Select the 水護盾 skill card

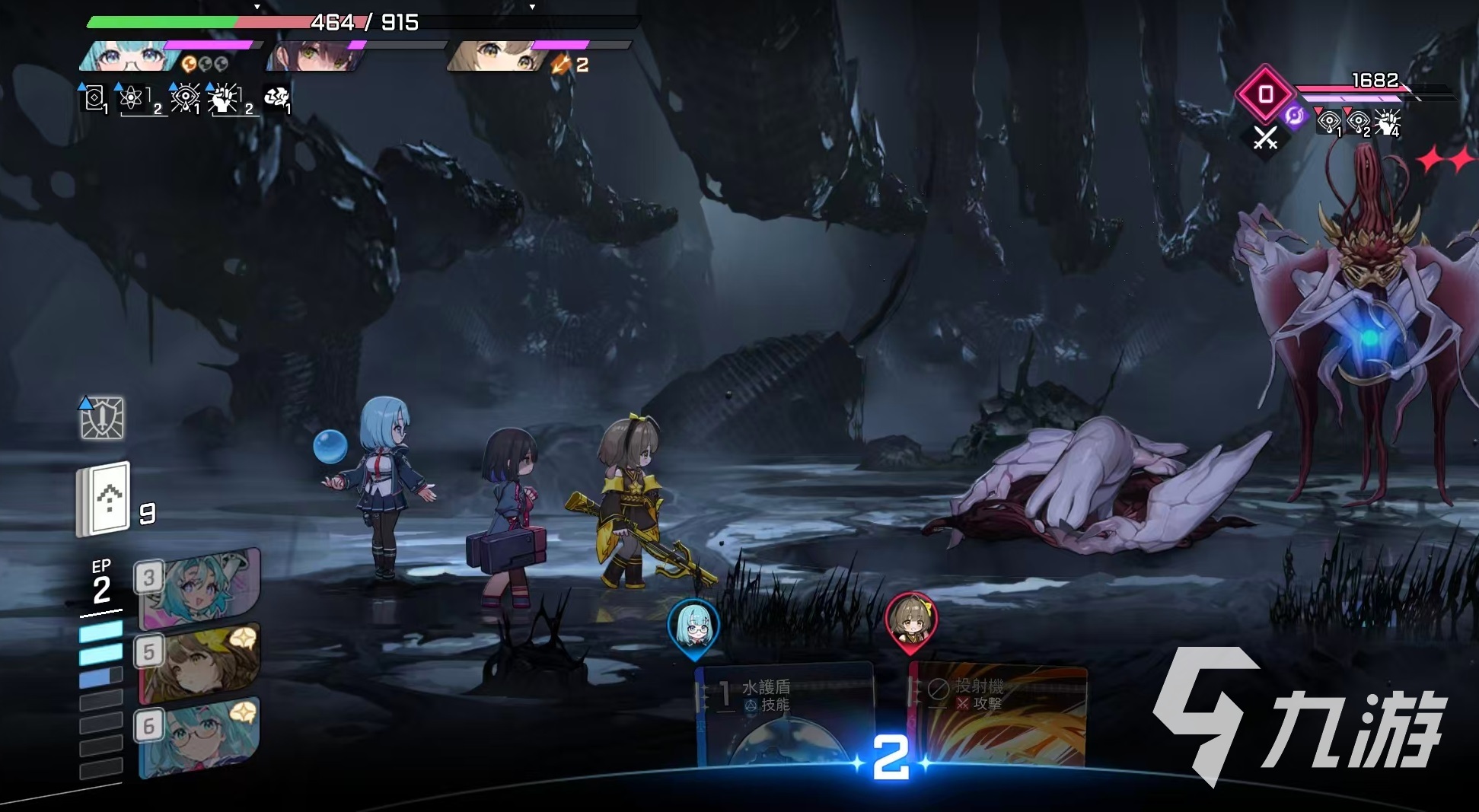tap(784, 715)
